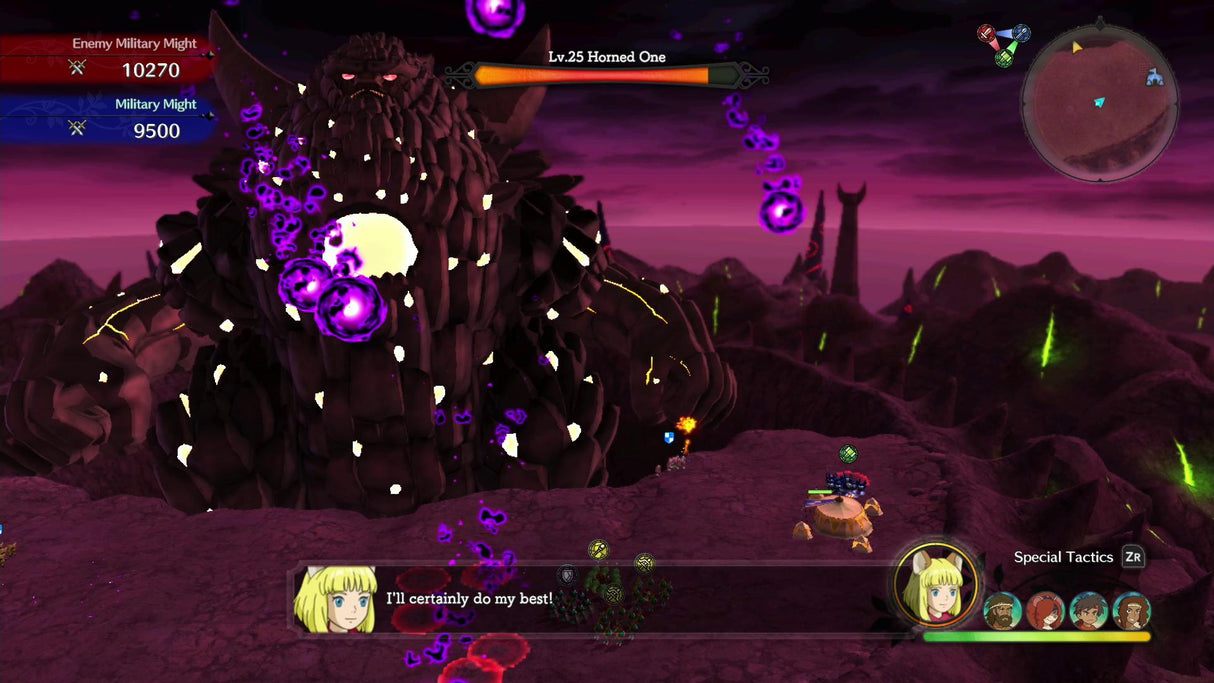Pick the curly-haired headband leader portrait
The height and width of the screenshot is (683, 1214).
coord(1132,610)
